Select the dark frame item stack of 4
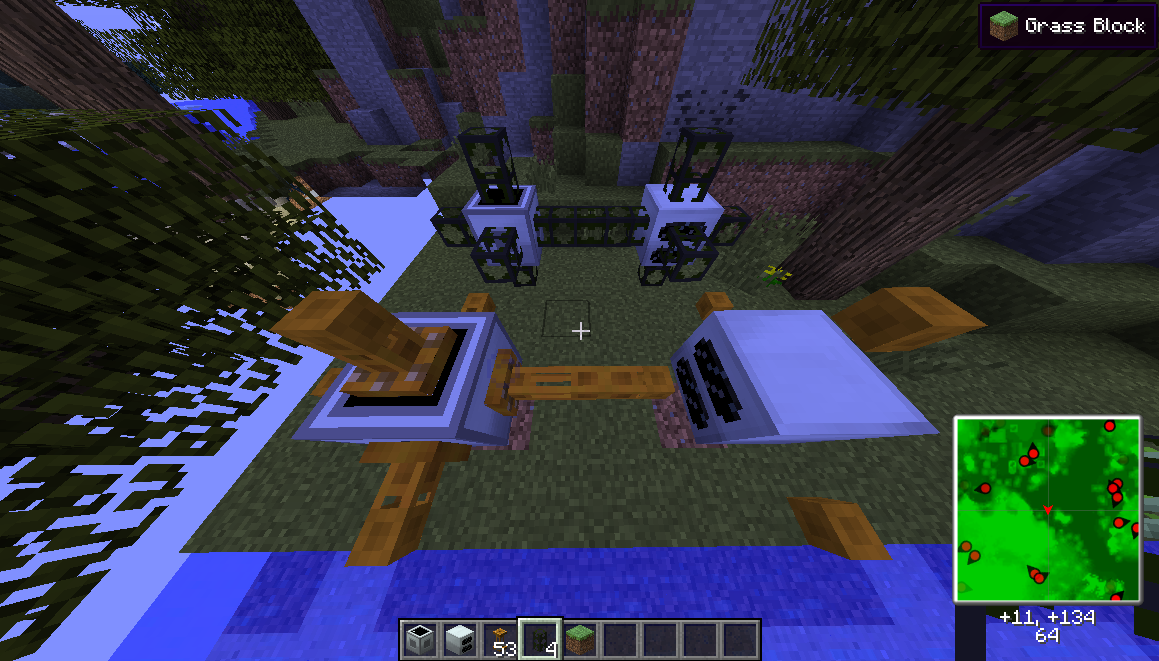1159x661 pixels. [x=540, y=639]
